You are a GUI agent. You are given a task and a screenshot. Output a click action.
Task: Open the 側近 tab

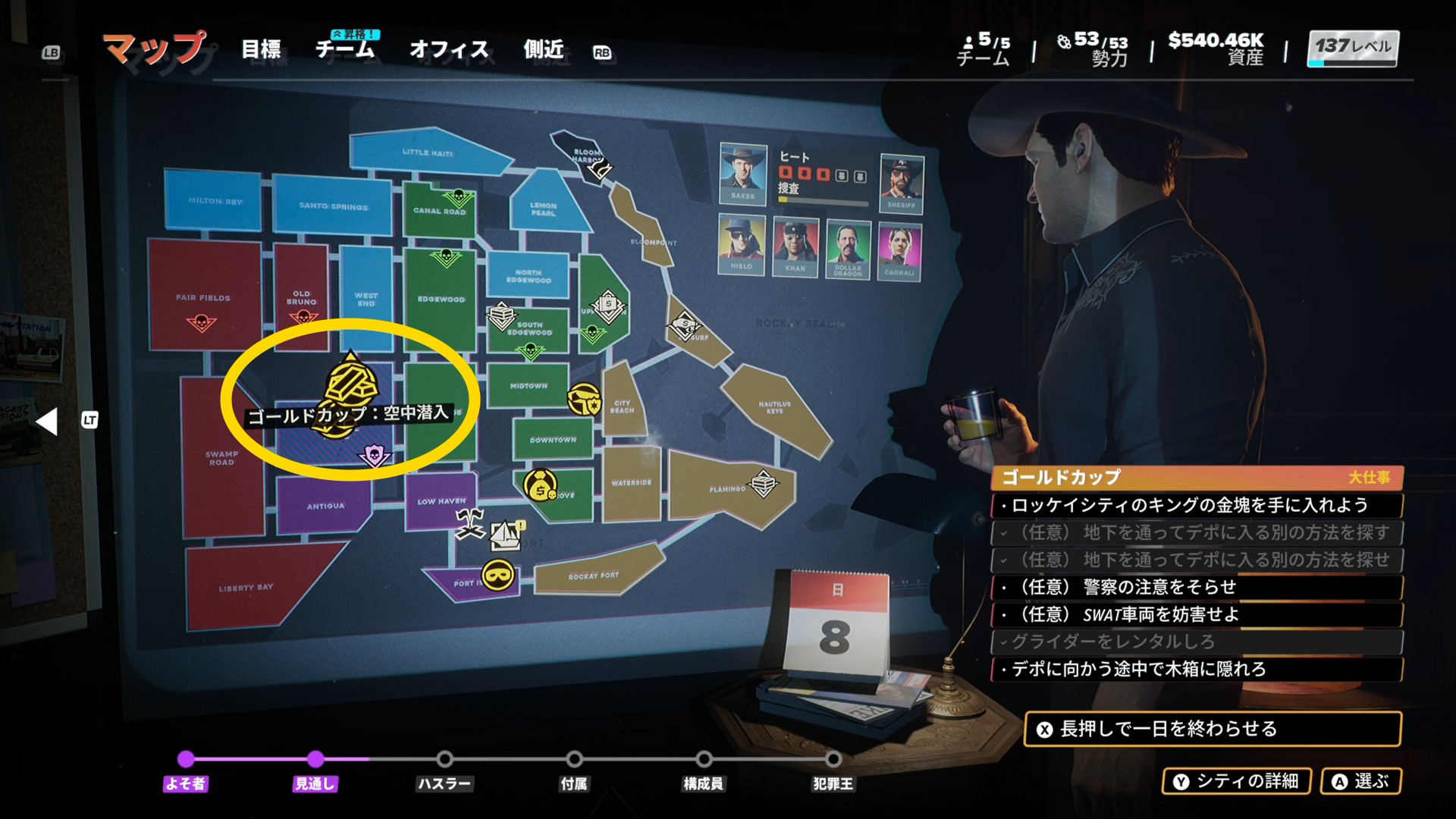coord(544,50)
